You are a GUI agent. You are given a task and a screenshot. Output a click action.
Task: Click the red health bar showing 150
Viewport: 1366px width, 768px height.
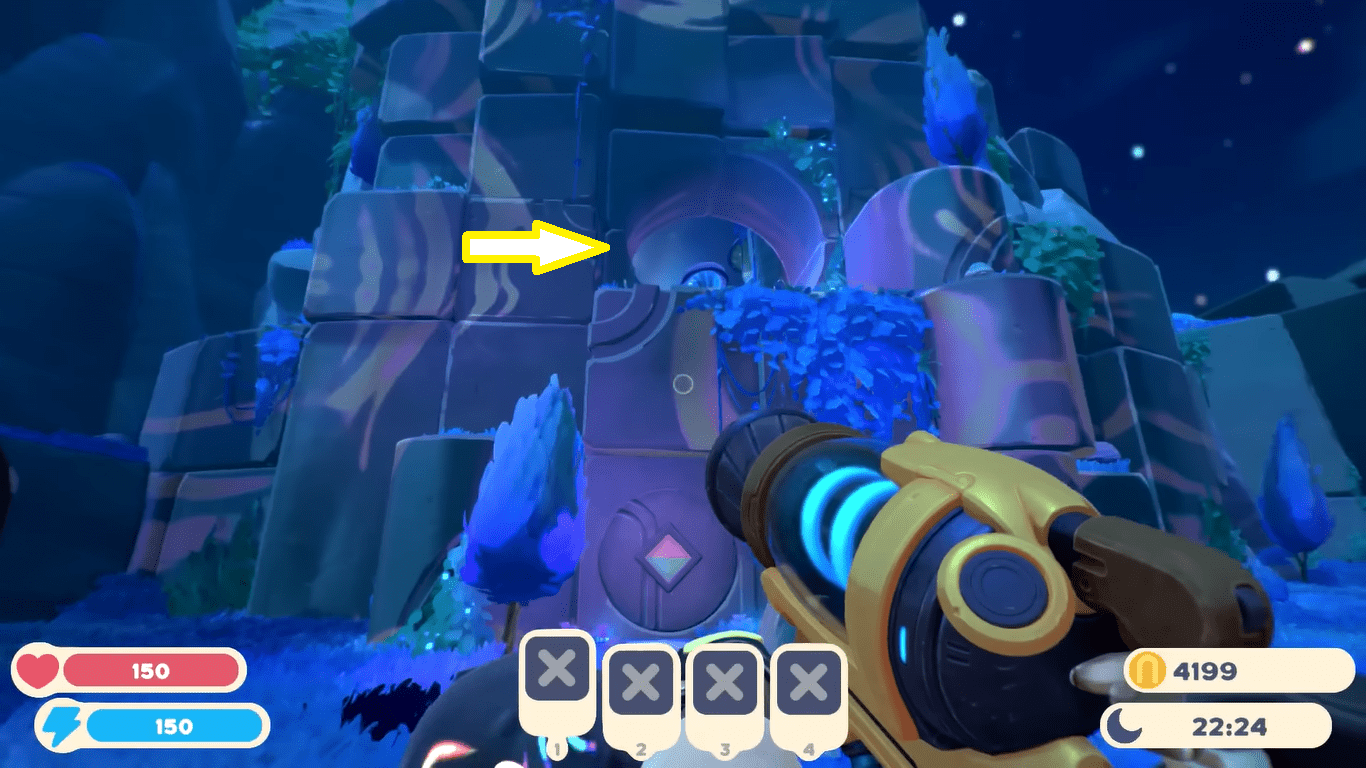point(150,671)
